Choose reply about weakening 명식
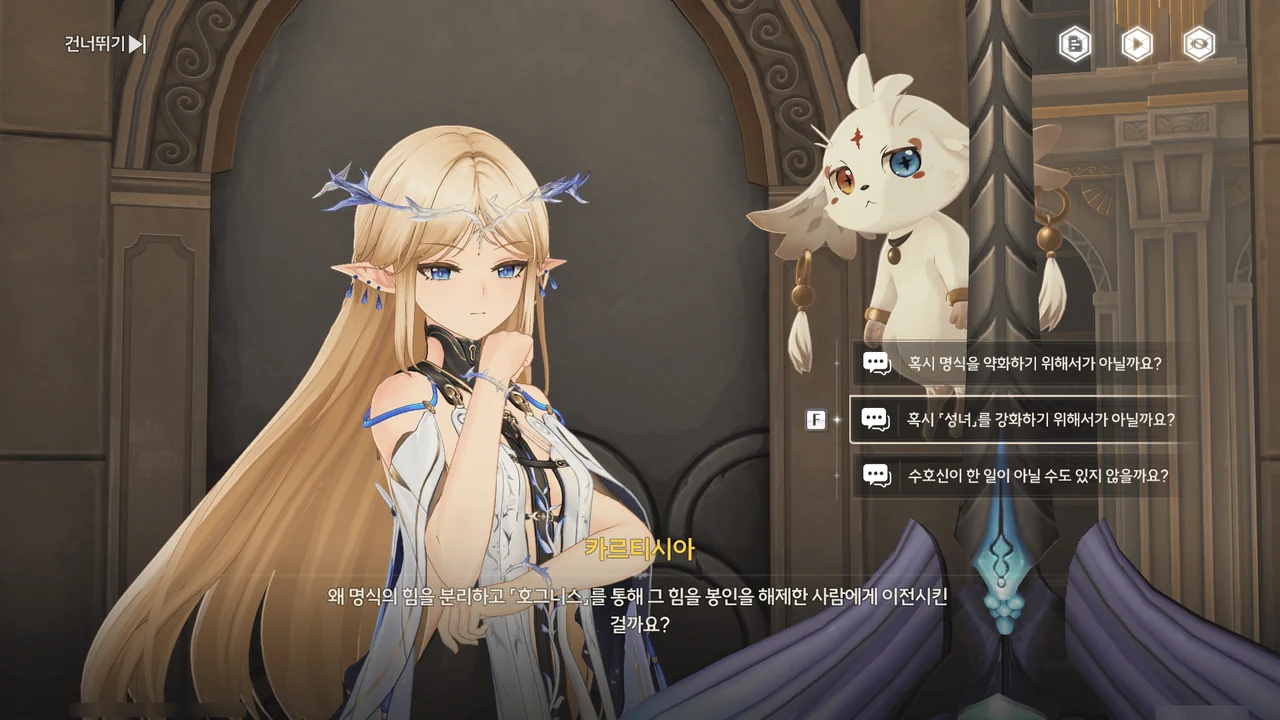The image size is (1280, 720). [x=1023, y=363]
